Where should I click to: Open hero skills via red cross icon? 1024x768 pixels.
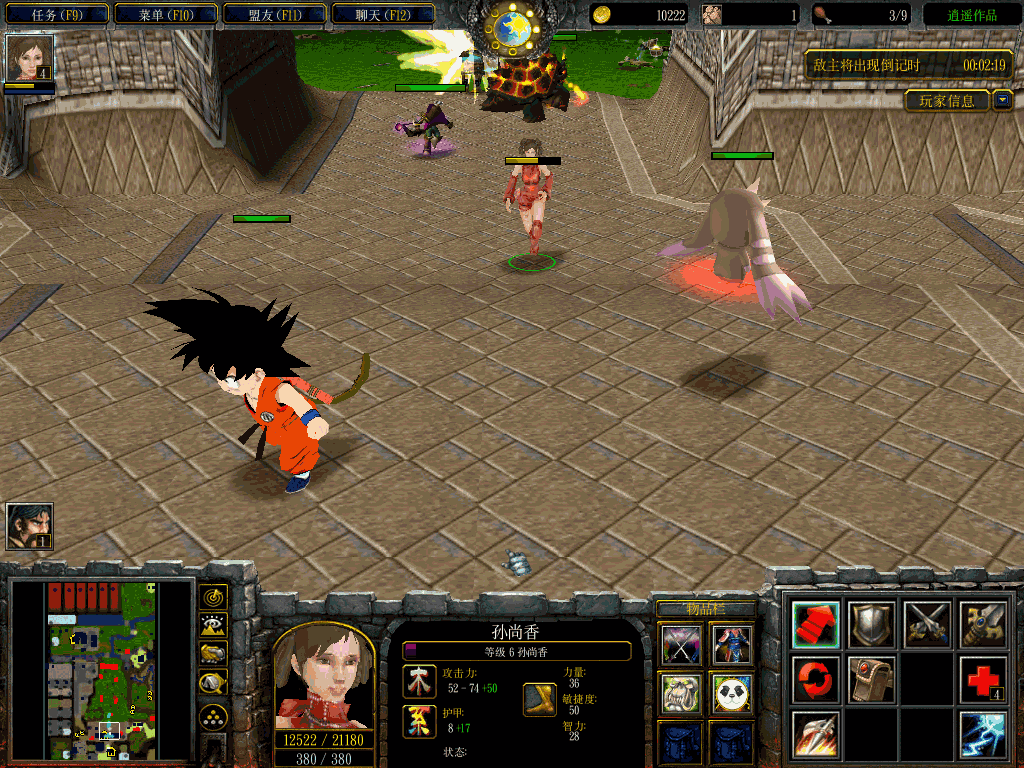[984, 680]
